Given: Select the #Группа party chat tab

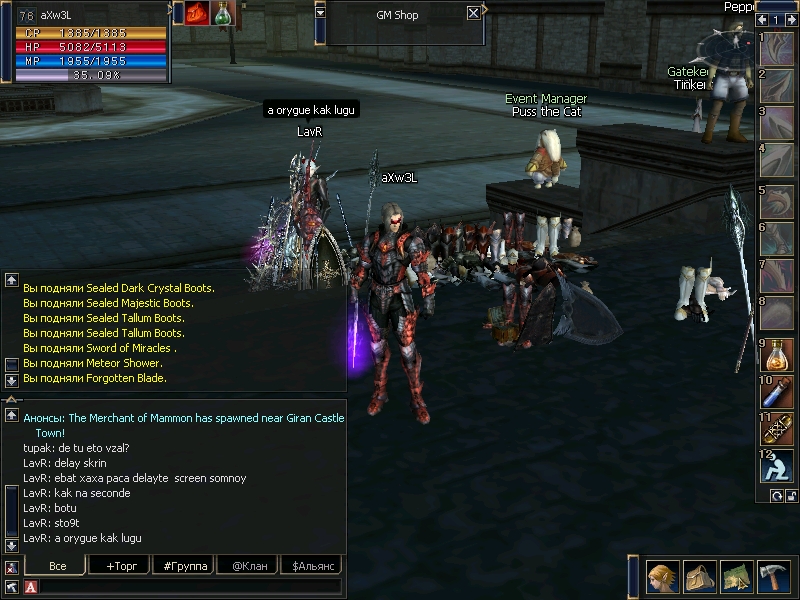Looking at the screenshot, I should tap(184, 566).
